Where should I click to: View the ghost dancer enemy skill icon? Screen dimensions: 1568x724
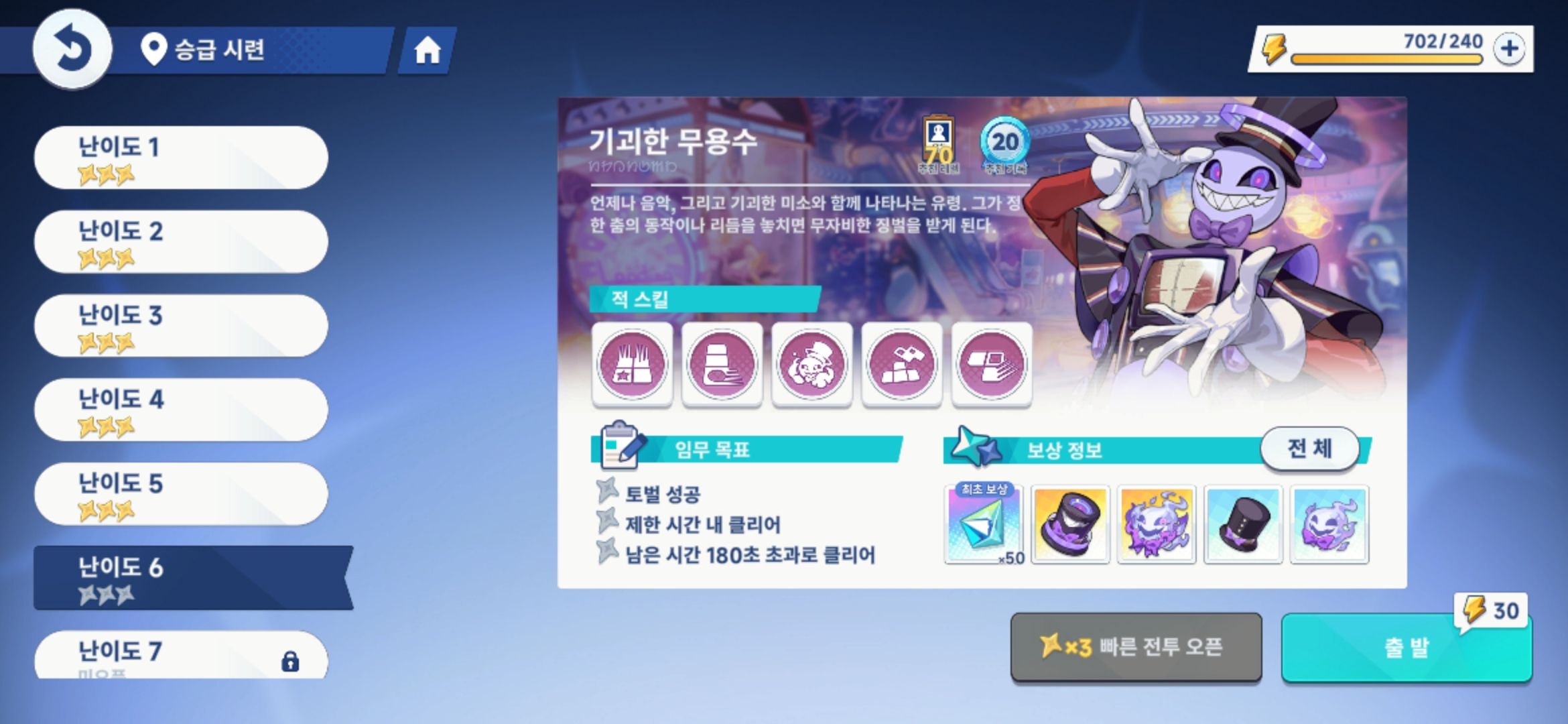(x=811, y=364)
